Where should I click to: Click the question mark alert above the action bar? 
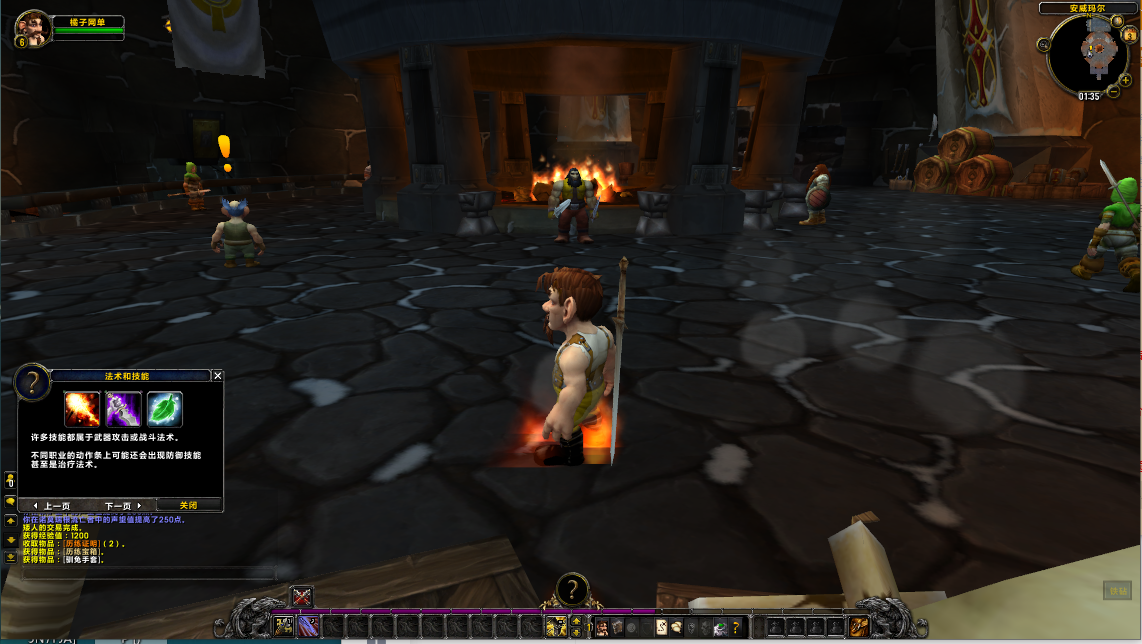571,589
